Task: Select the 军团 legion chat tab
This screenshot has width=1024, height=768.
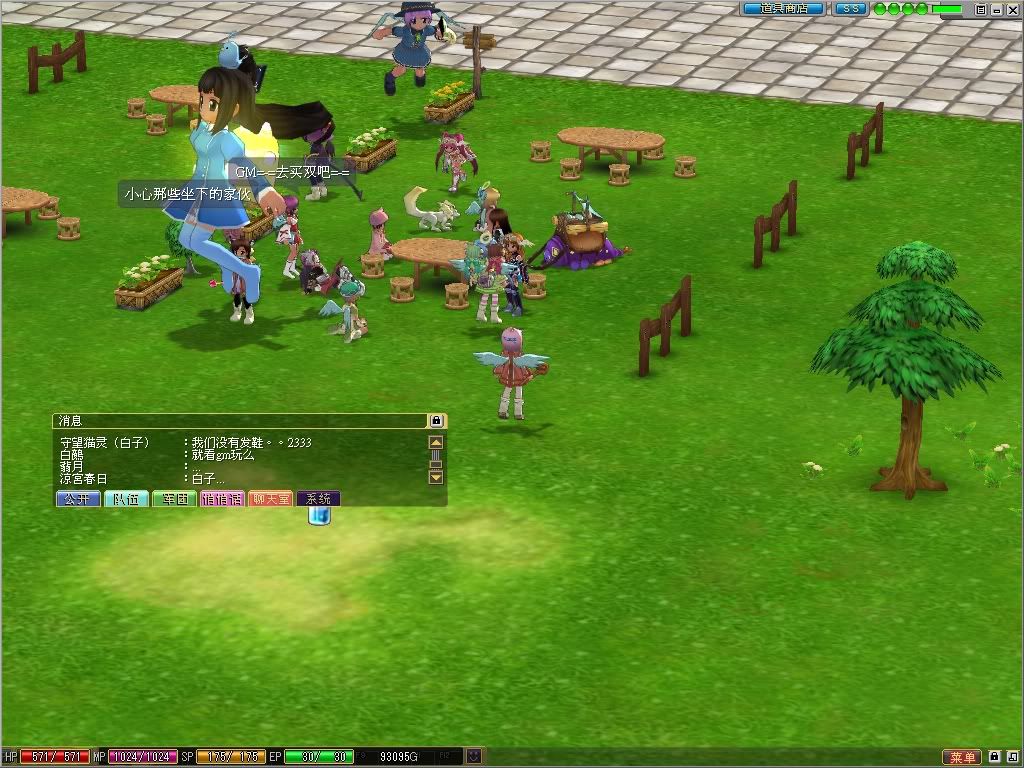Action: 174,498
